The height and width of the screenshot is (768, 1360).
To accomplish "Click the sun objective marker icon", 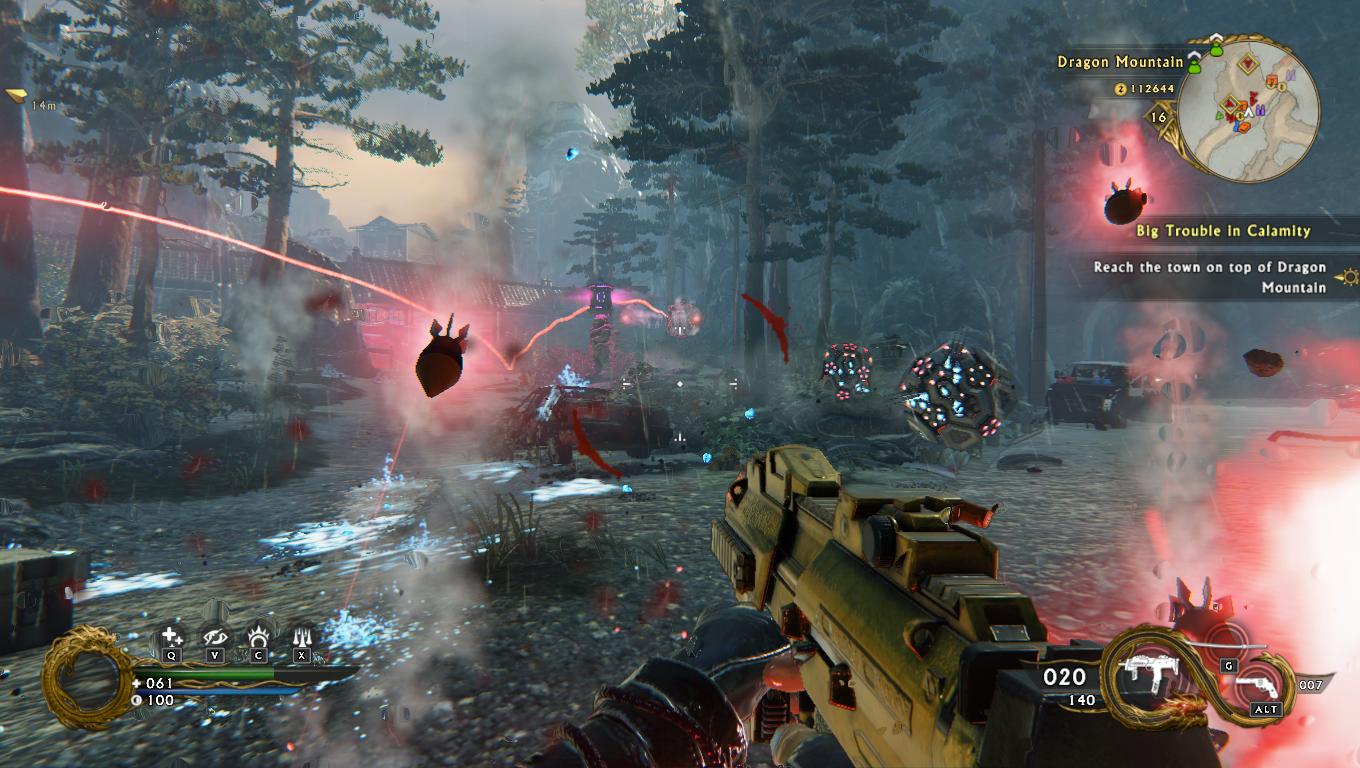I will (x=1351, y=276).
